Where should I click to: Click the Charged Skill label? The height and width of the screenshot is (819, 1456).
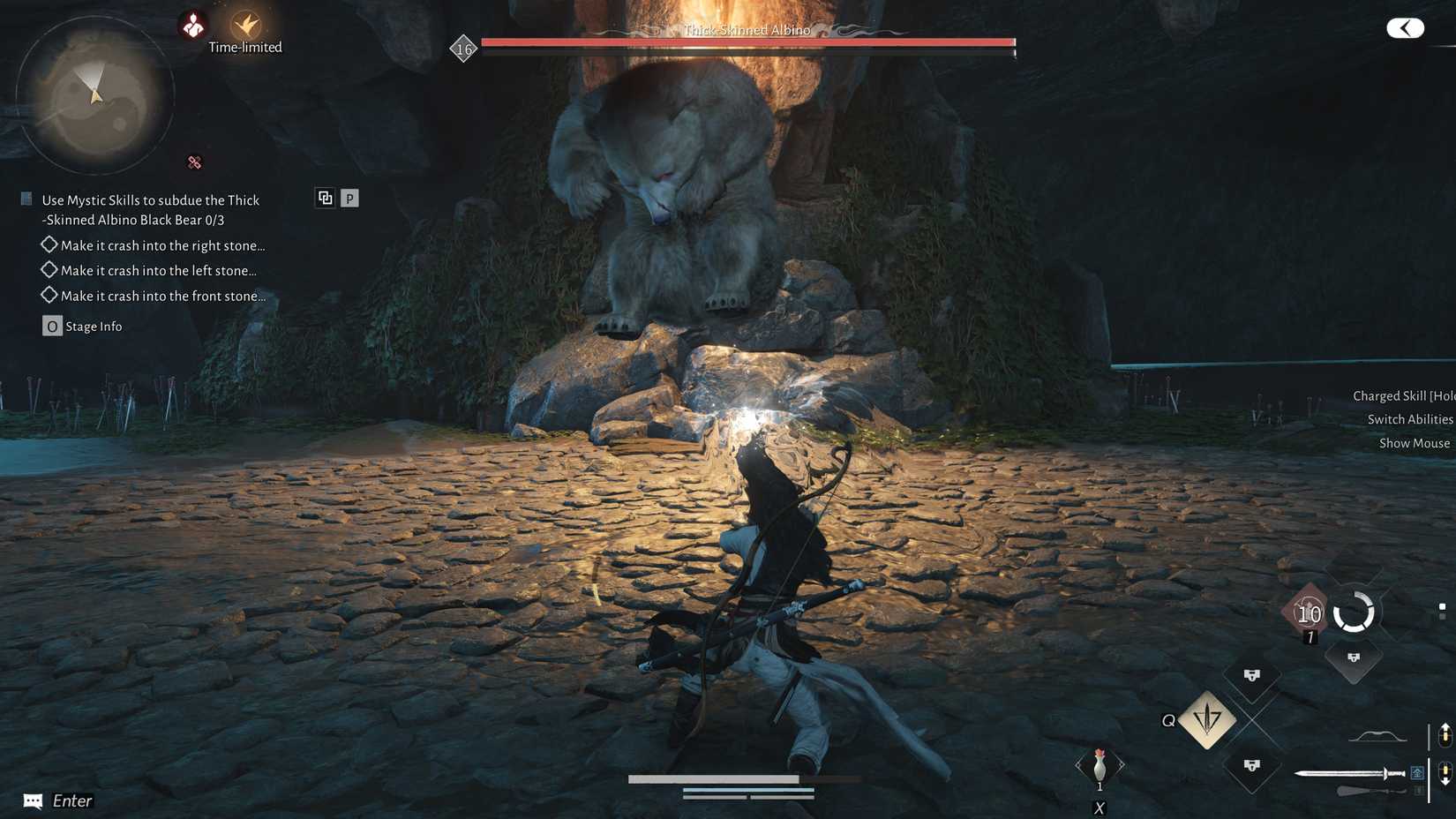coord(1403,395)
